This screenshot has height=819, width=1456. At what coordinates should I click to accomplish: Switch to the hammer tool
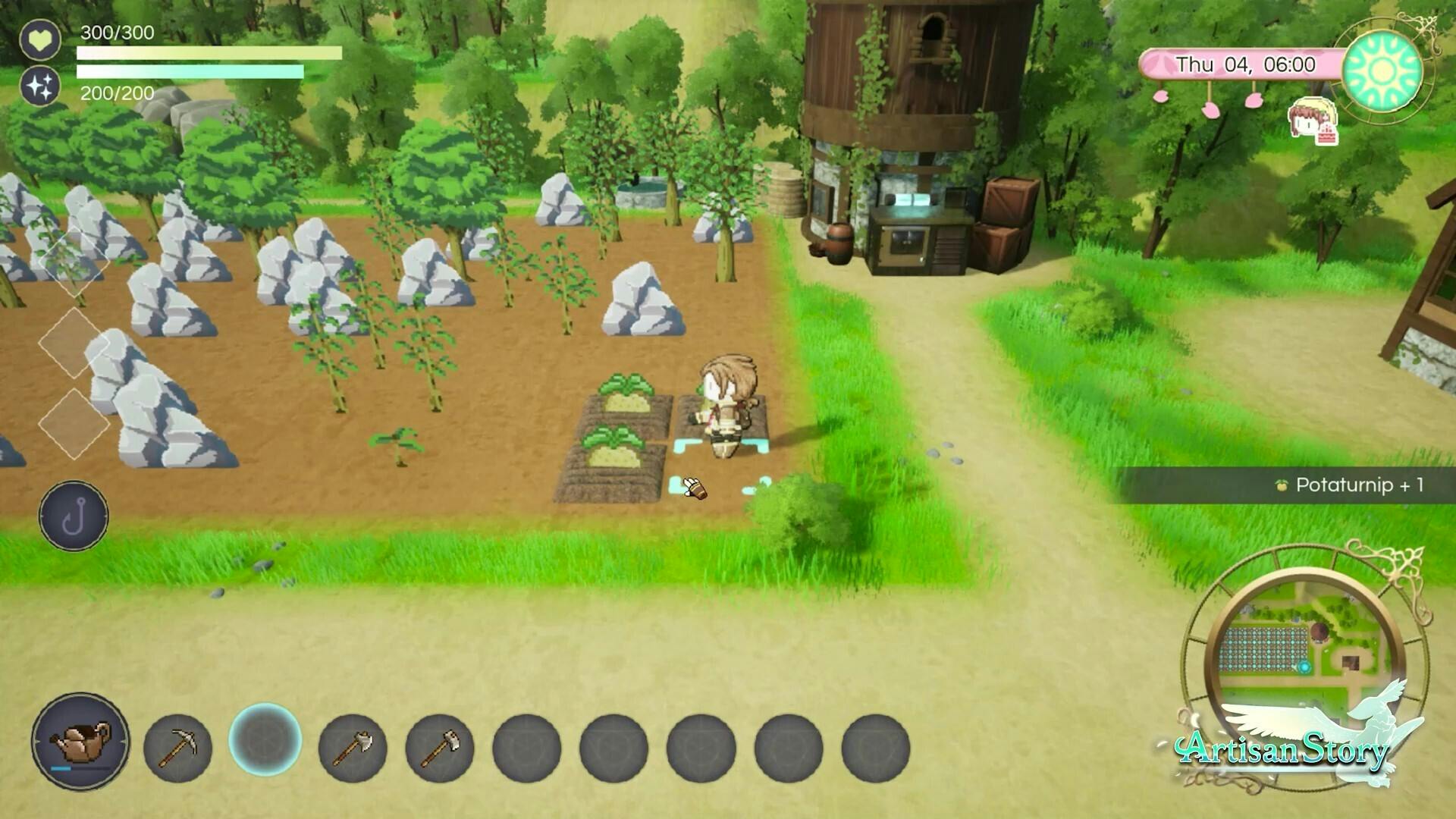(440, 748)
